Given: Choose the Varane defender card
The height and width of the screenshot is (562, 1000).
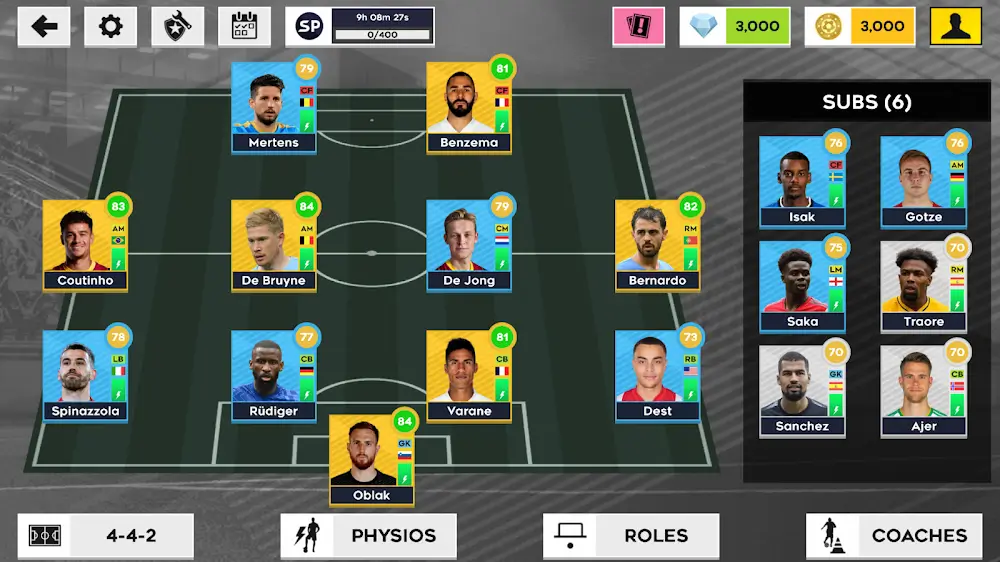Looking at the screenshot, I should (469, 375).
